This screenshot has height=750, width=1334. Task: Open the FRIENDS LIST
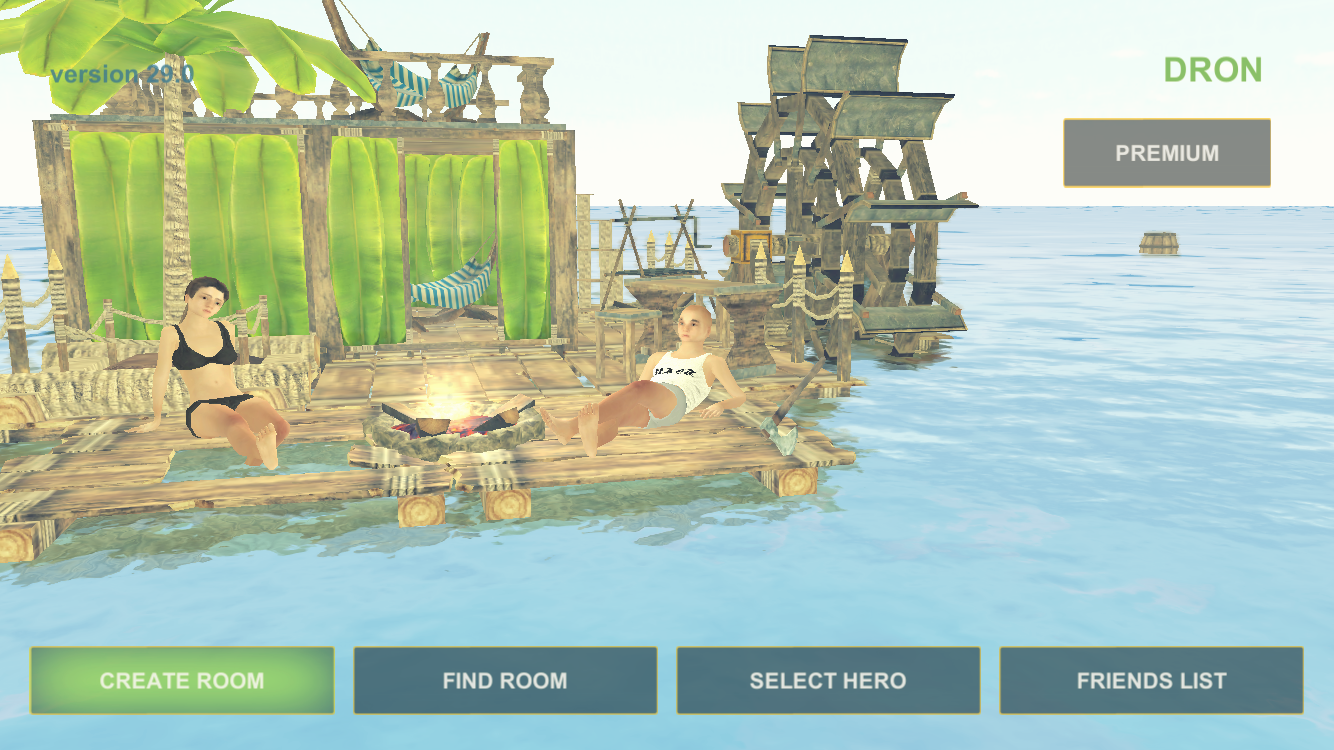[1150, 680]
